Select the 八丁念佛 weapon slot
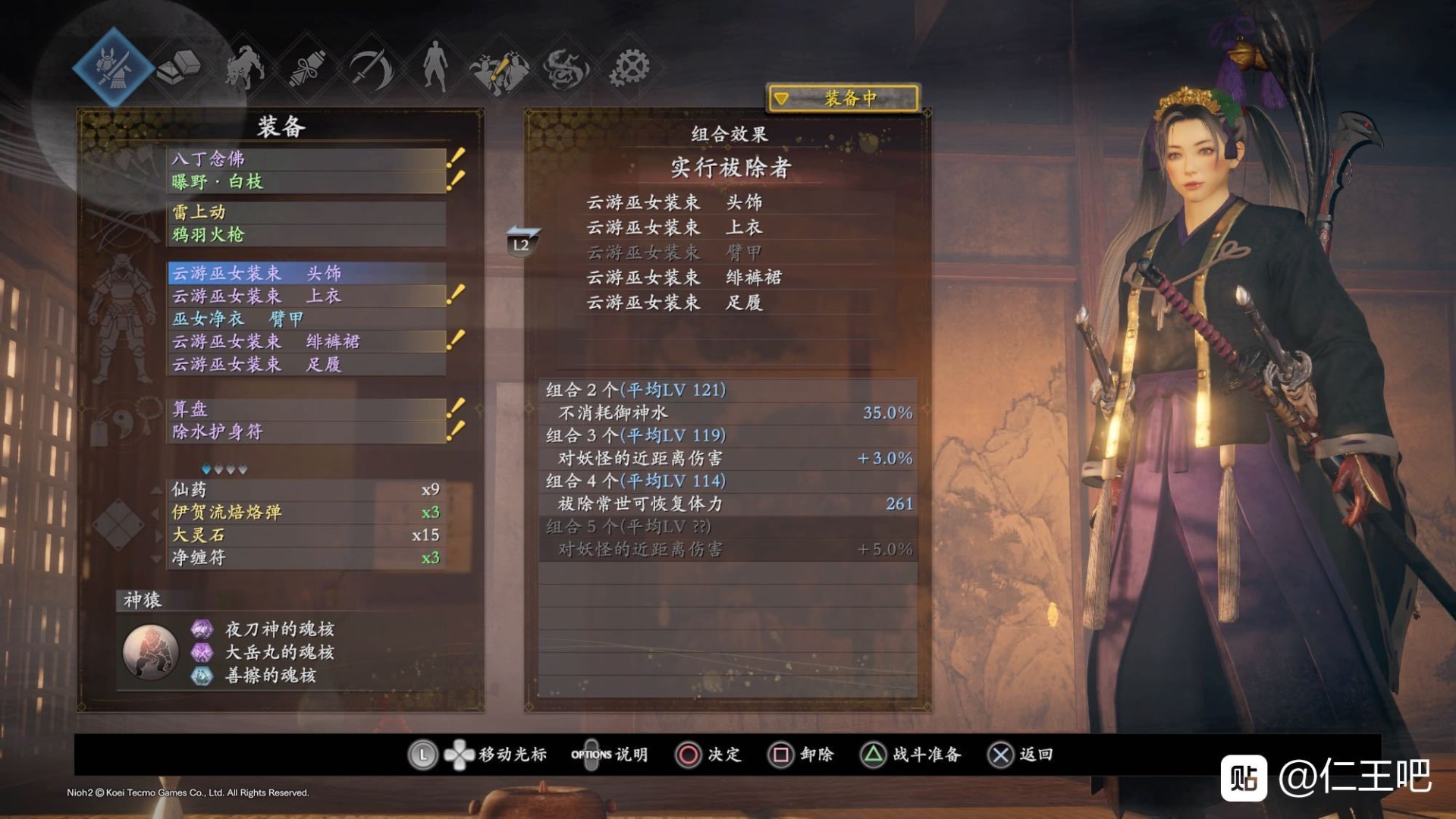Viewport: 1456px width, 819px height. (306, 158)
